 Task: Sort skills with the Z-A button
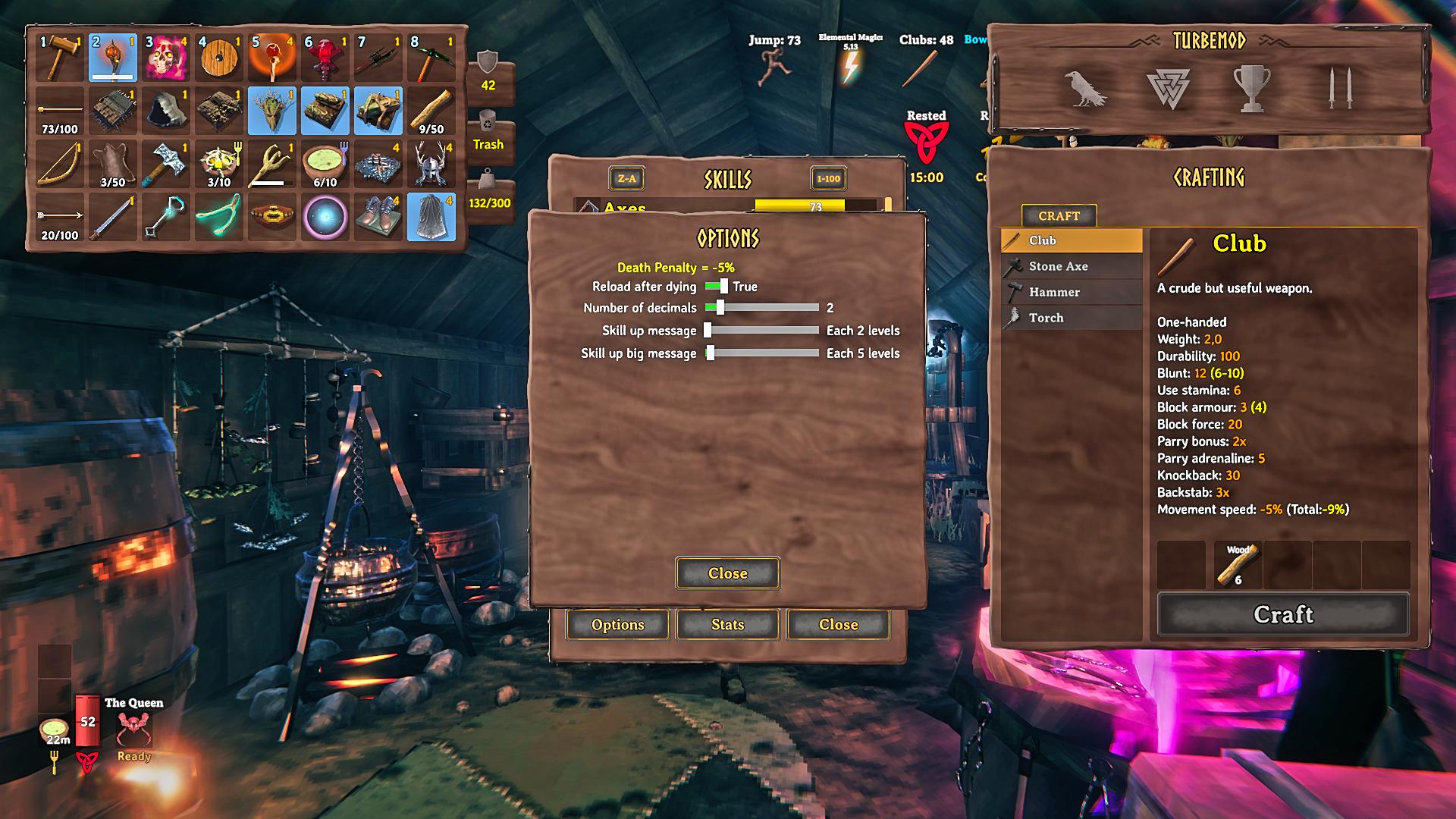(x=626, y=179)
